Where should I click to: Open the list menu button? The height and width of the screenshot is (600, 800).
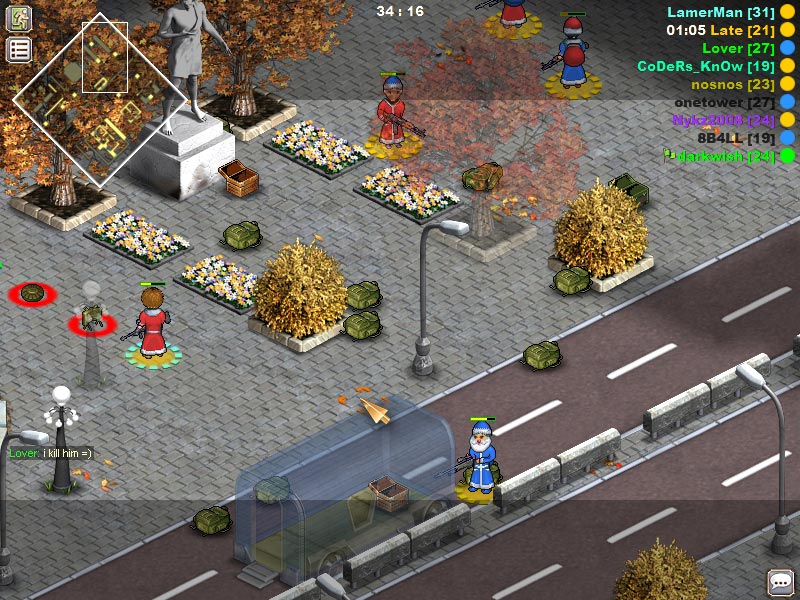[x=19, y=50]
